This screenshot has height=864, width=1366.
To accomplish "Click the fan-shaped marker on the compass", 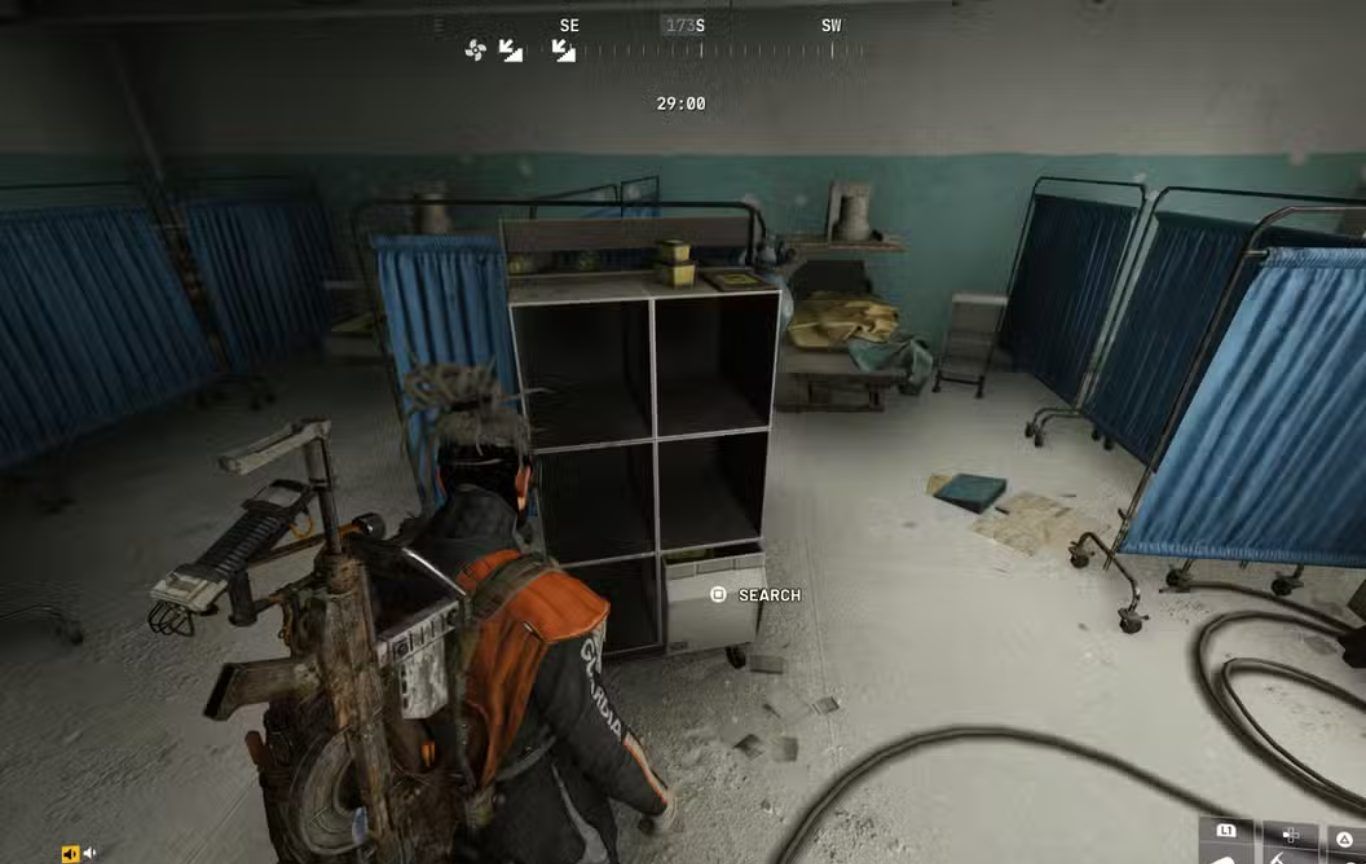I will (475, 50).
